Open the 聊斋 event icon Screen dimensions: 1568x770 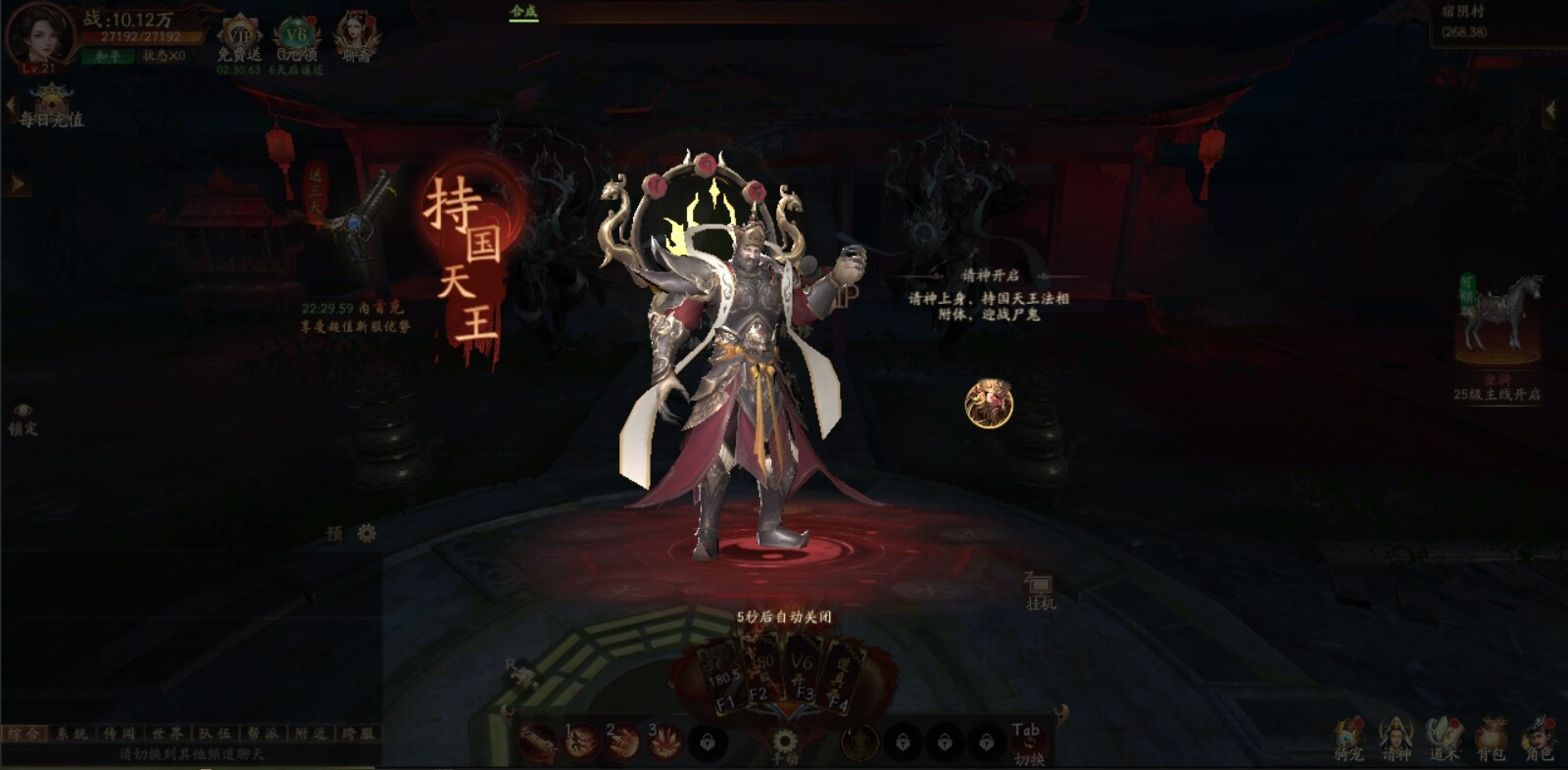coord(356,37)
